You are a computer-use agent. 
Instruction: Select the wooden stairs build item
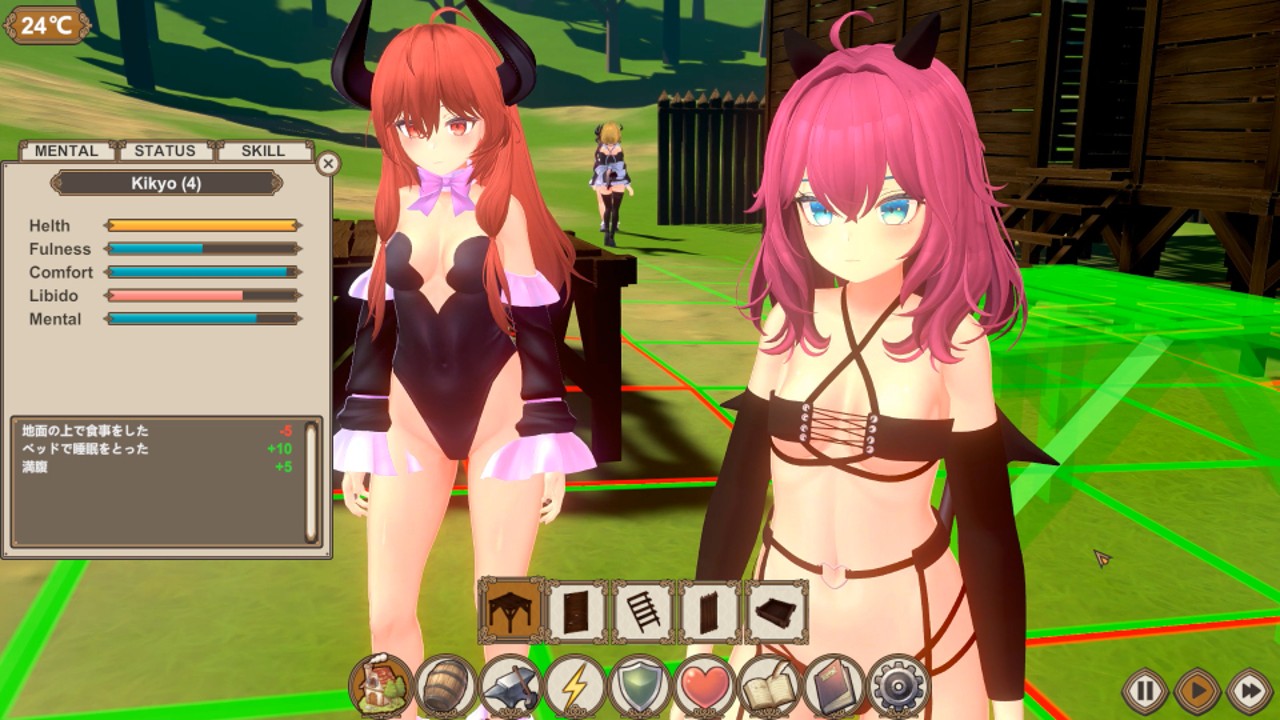pos(643,611)
